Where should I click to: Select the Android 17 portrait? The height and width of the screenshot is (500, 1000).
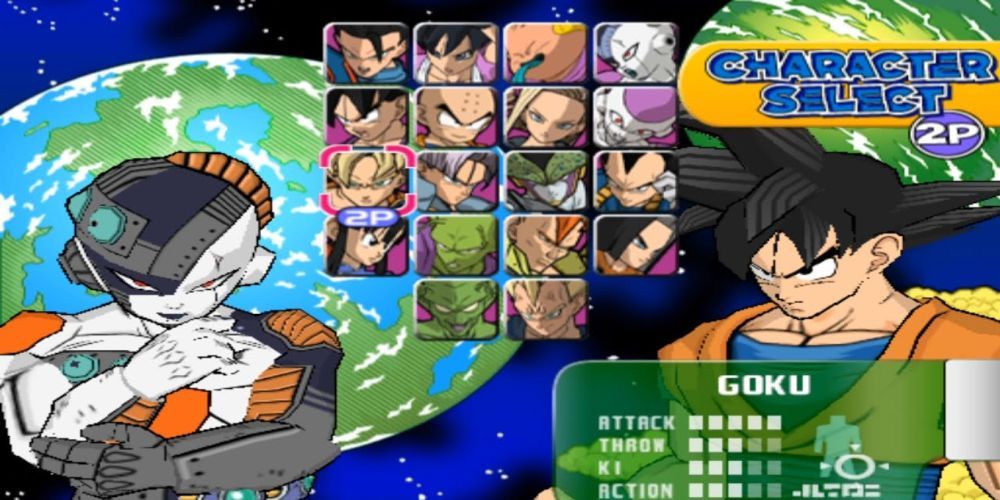(x=636, y=245)
